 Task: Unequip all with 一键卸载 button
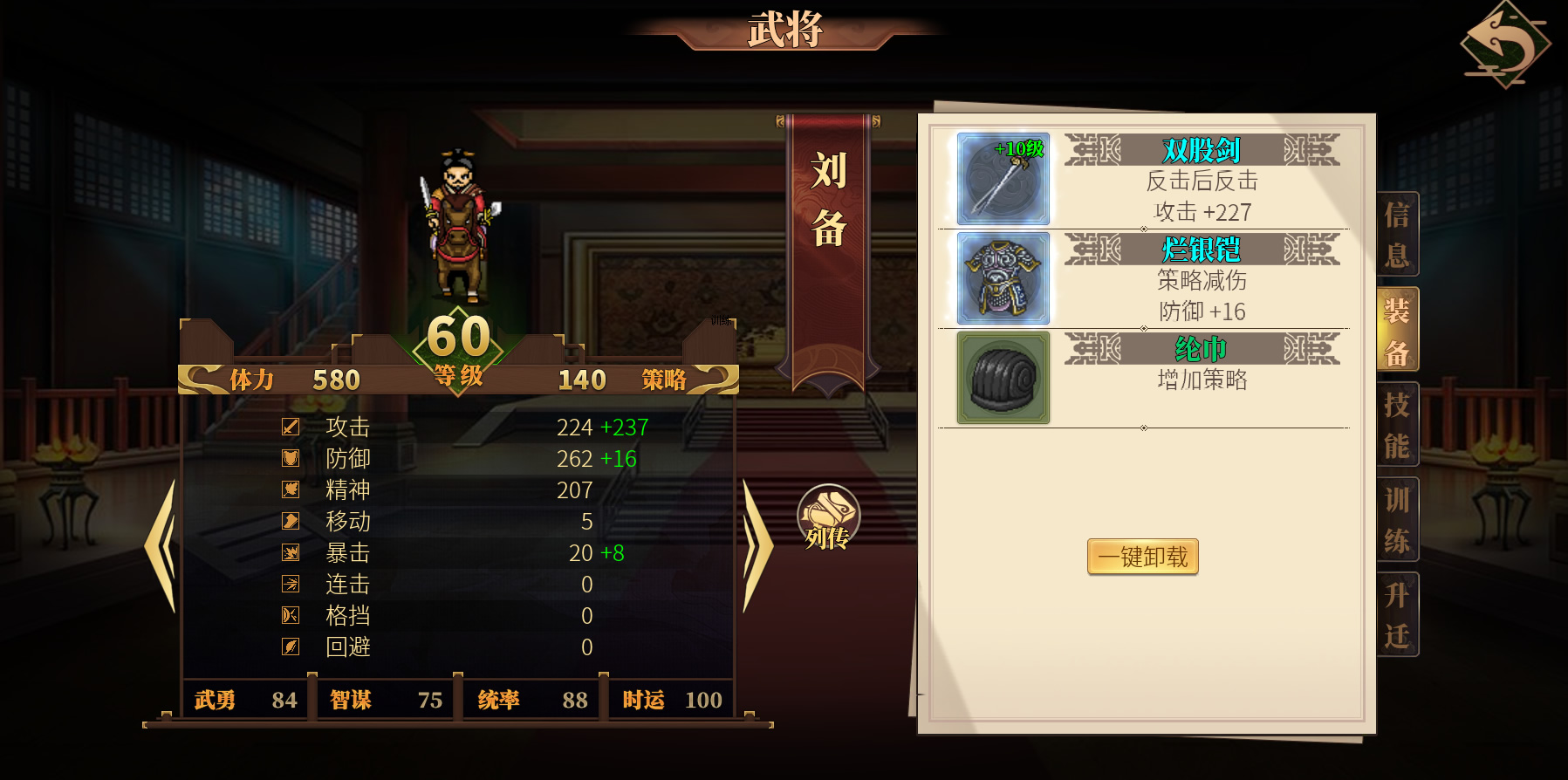1142,557
